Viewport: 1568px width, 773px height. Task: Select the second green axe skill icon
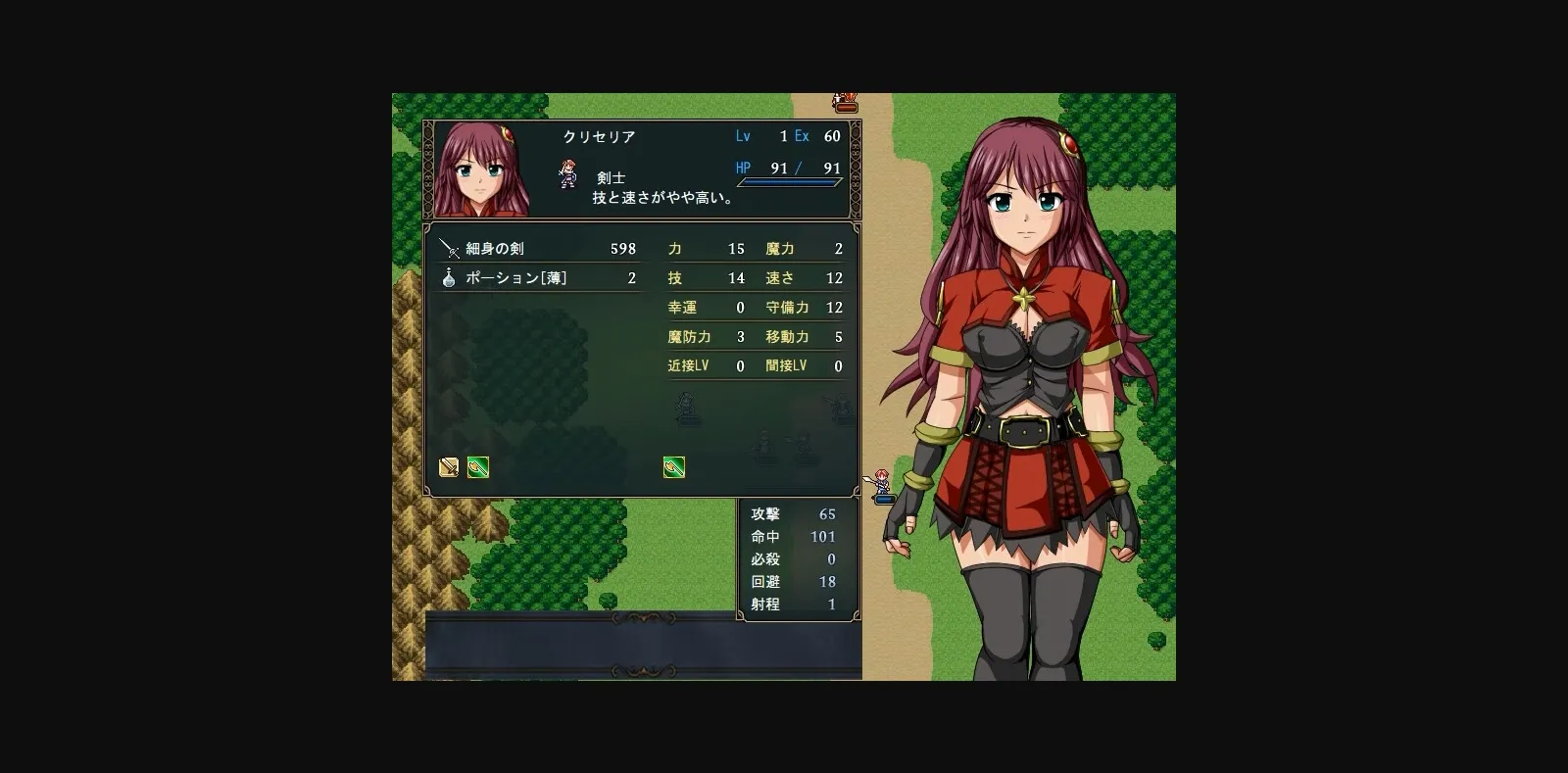[x=674, y=467]
